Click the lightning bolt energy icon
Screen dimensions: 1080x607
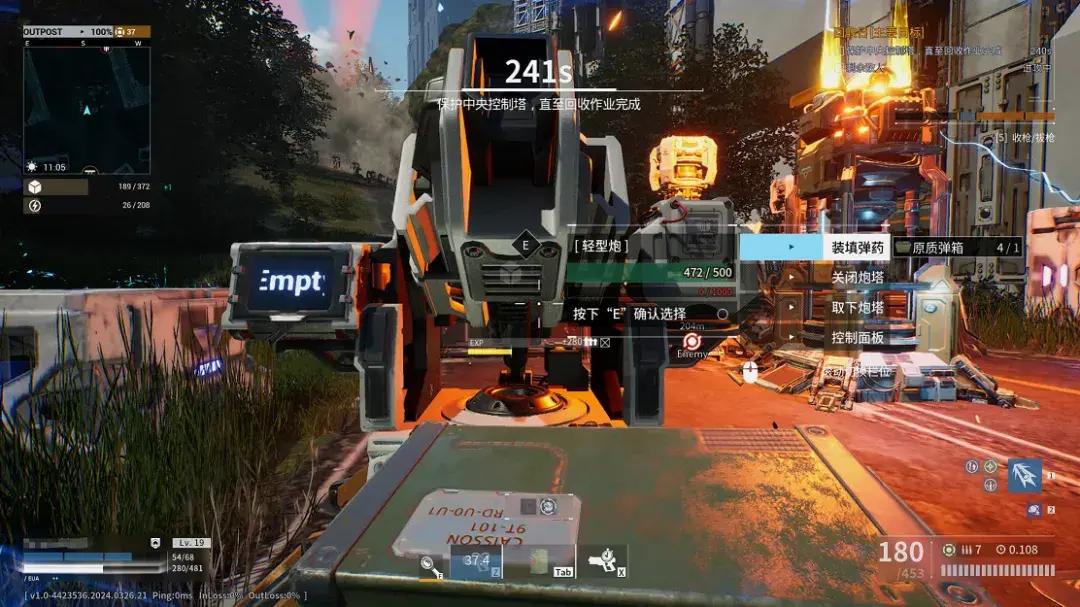(34, 206)
